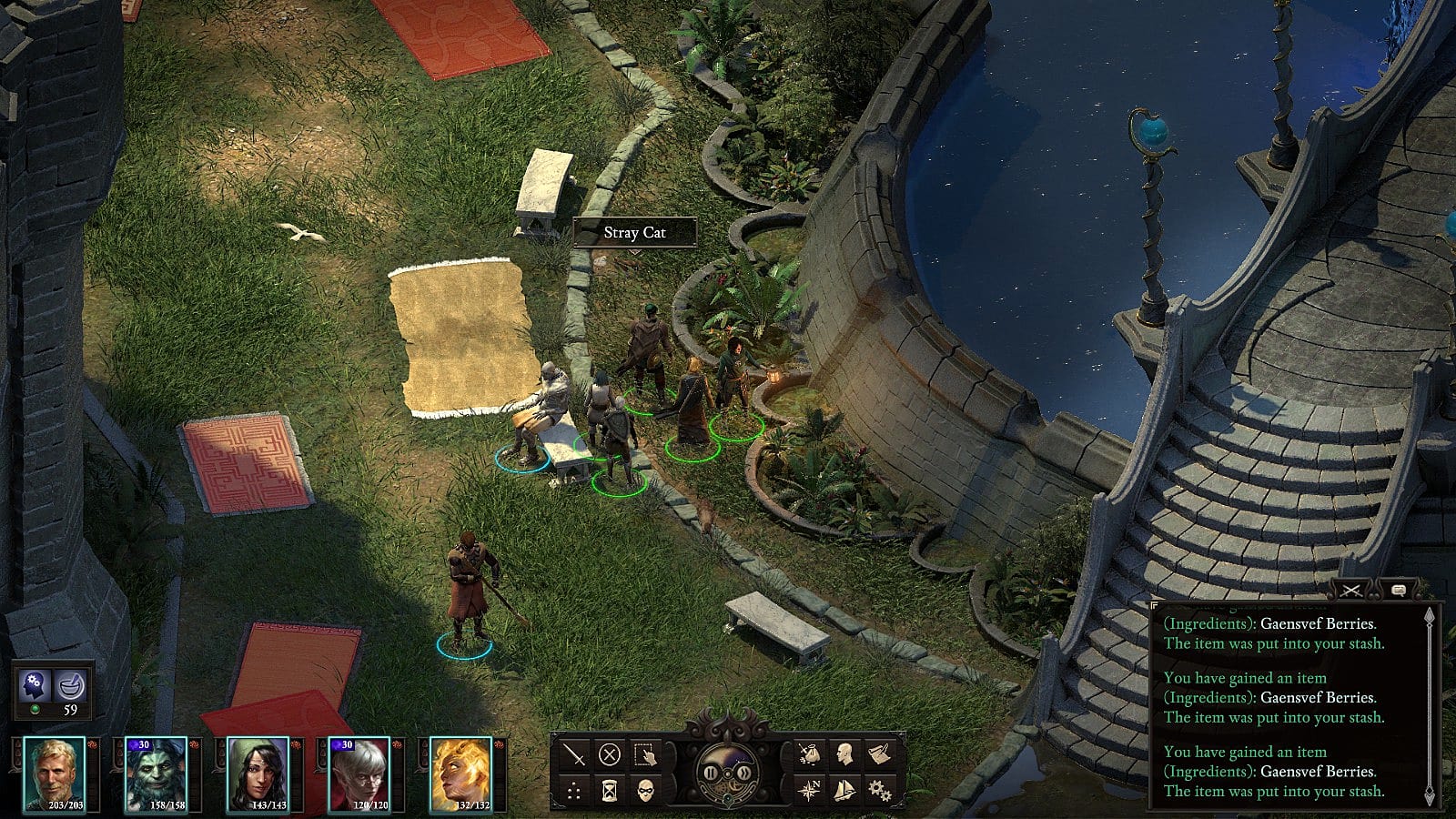Click the sword attack command button

(x=574, y=754)
